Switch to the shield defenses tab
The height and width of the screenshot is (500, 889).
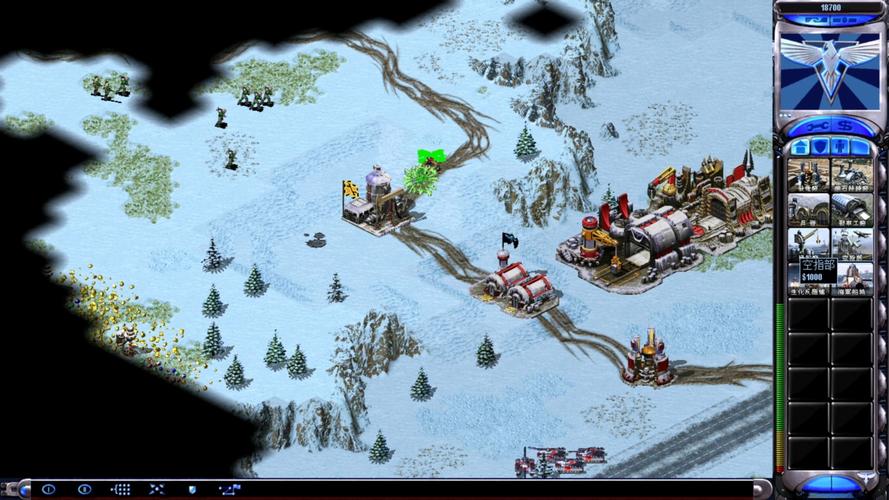point(820,147)
